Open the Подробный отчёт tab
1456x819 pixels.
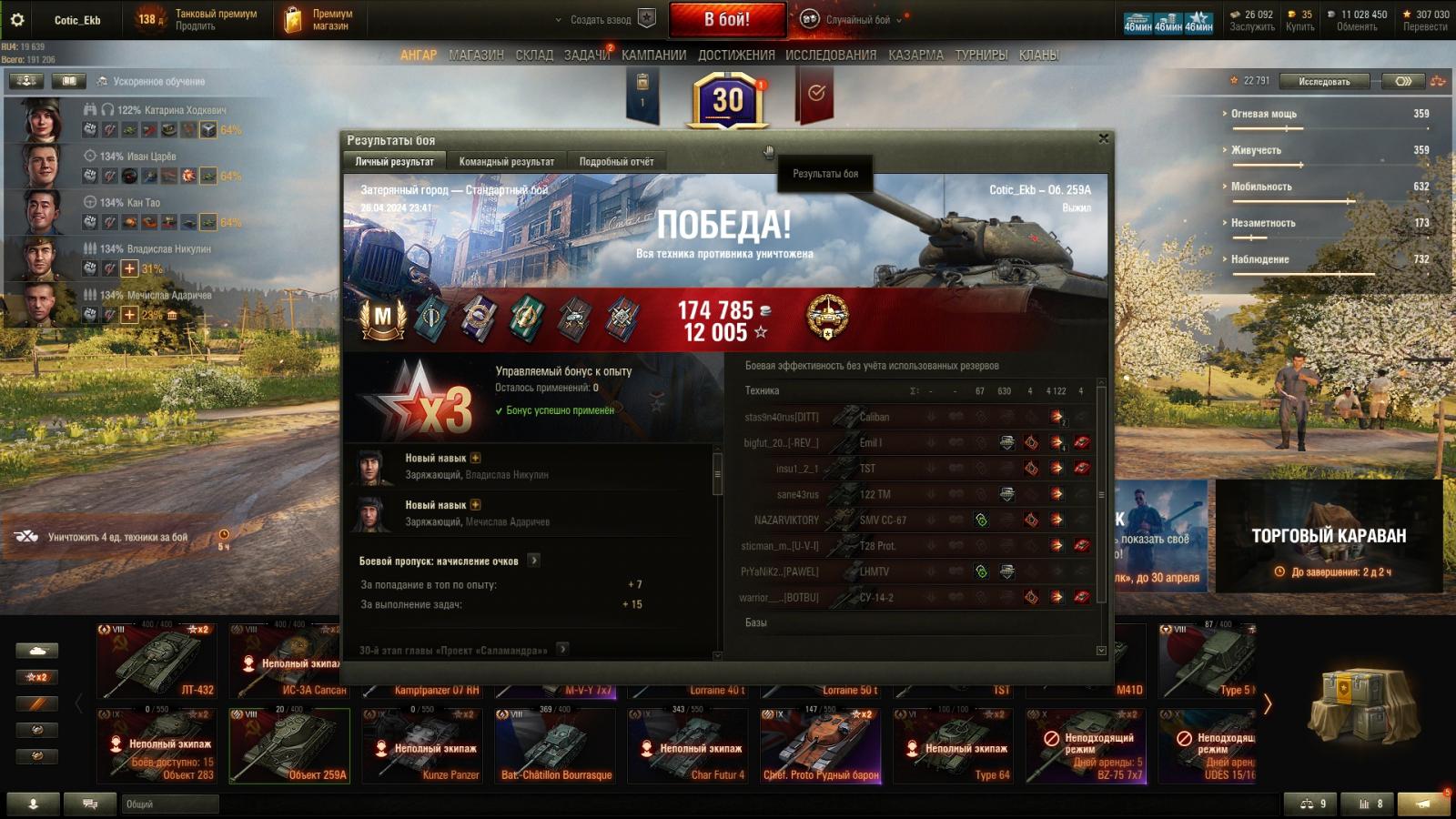[616, 162]
